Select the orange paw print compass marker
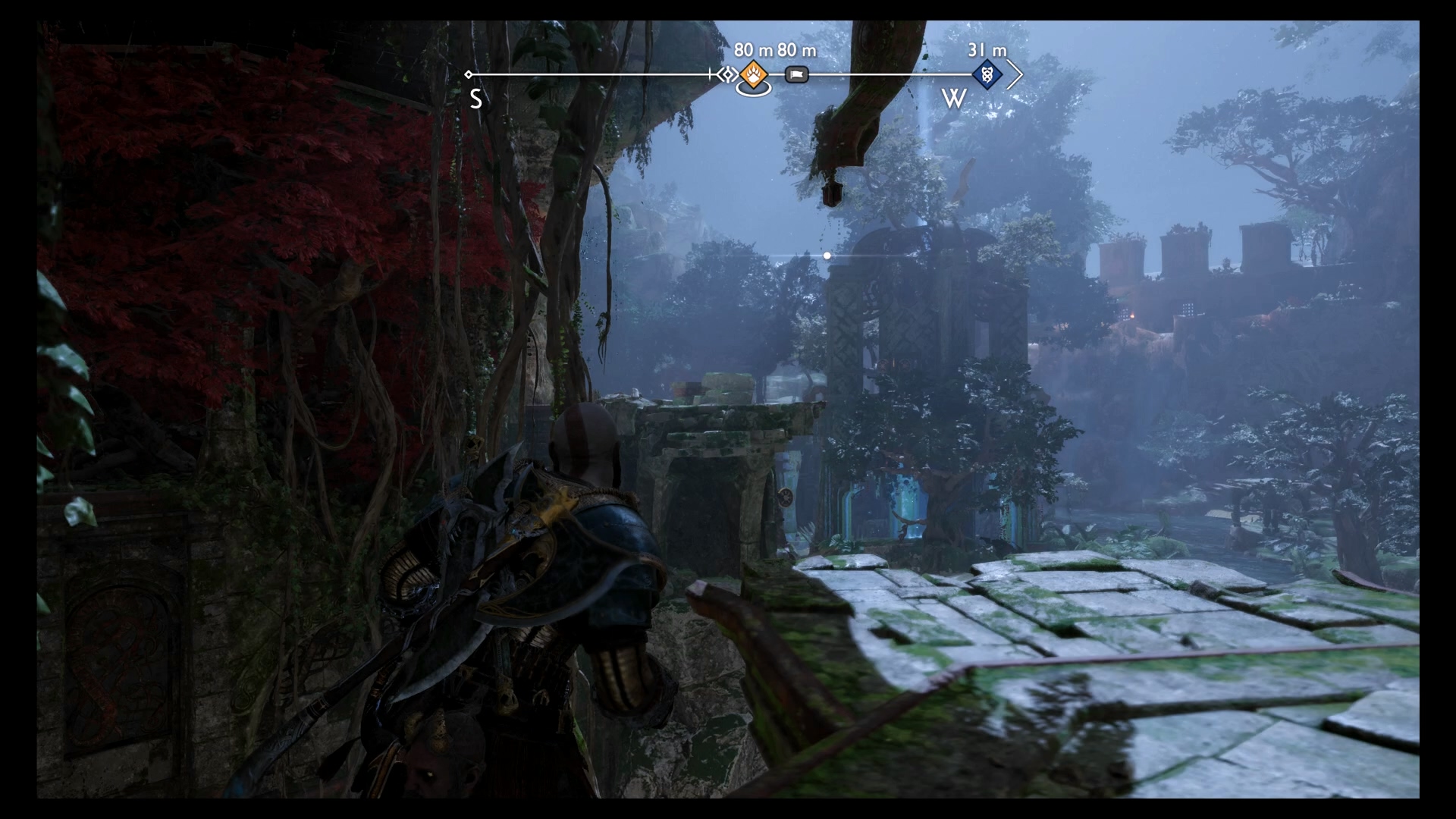 754,75
